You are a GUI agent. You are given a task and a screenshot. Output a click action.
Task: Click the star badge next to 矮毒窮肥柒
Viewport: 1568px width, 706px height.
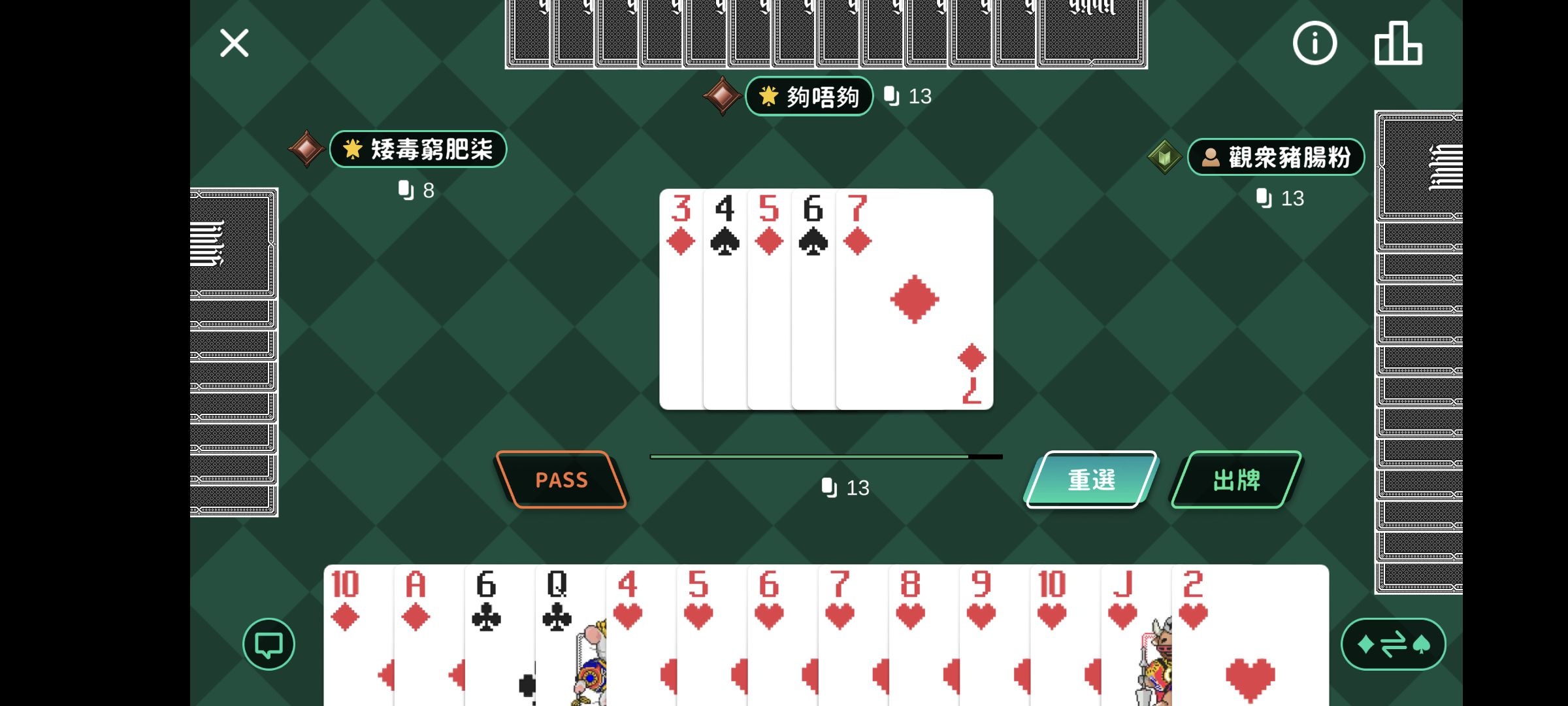(353, 149)
